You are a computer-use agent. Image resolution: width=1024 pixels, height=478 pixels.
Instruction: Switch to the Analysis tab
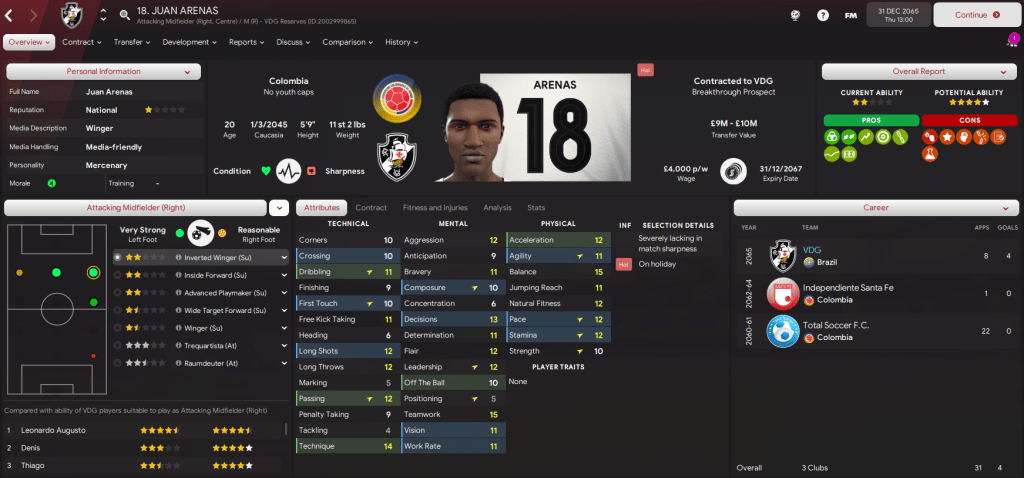497,208
